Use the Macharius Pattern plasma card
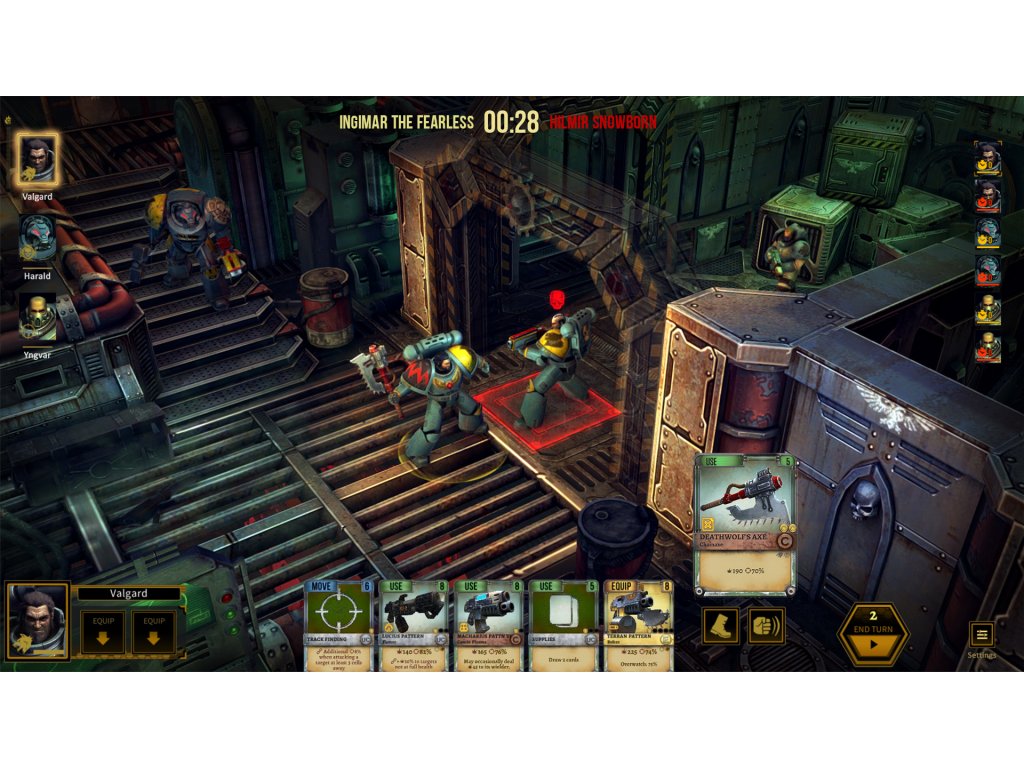 489,626
